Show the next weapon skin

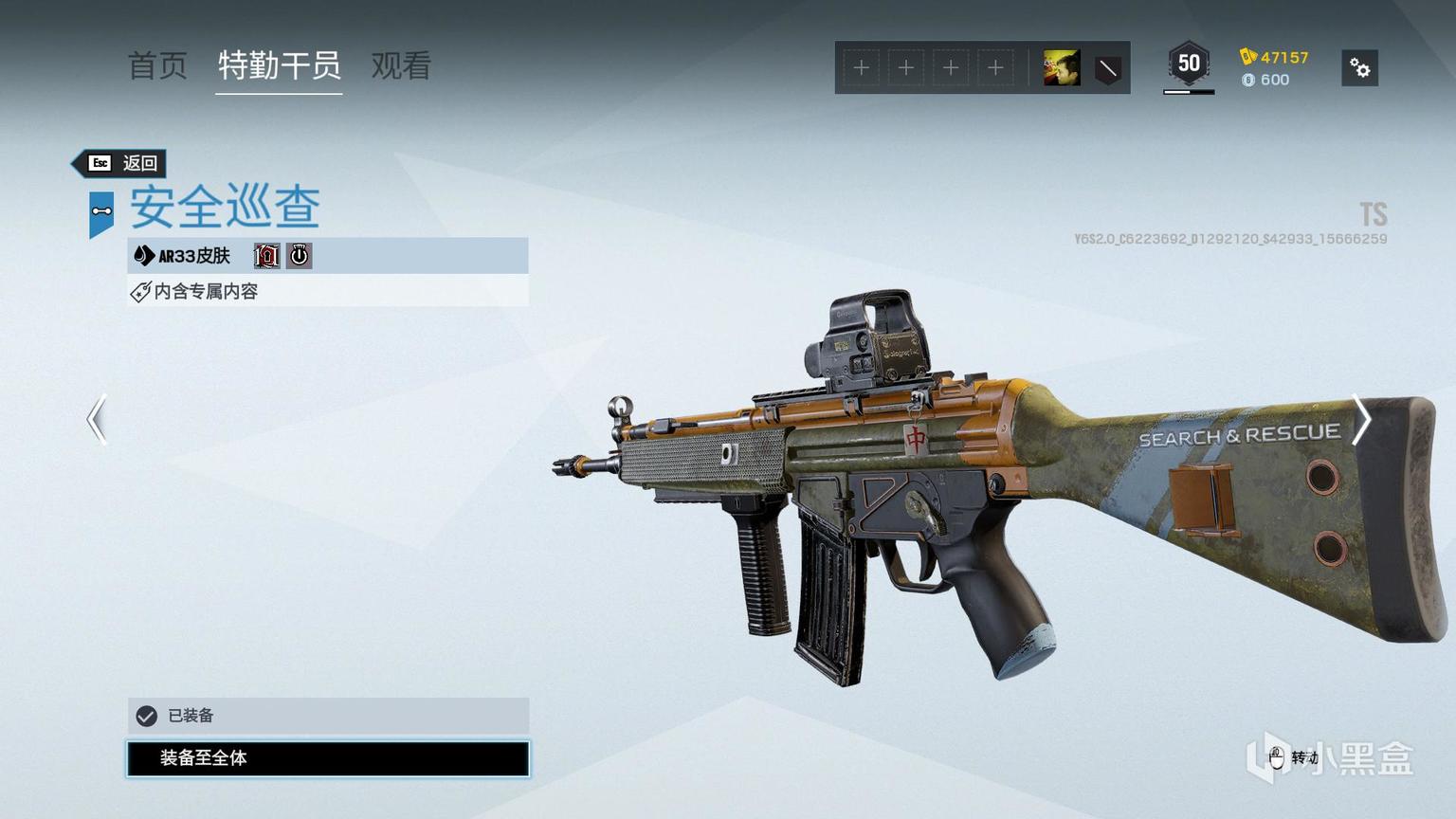coord(1361,419)
